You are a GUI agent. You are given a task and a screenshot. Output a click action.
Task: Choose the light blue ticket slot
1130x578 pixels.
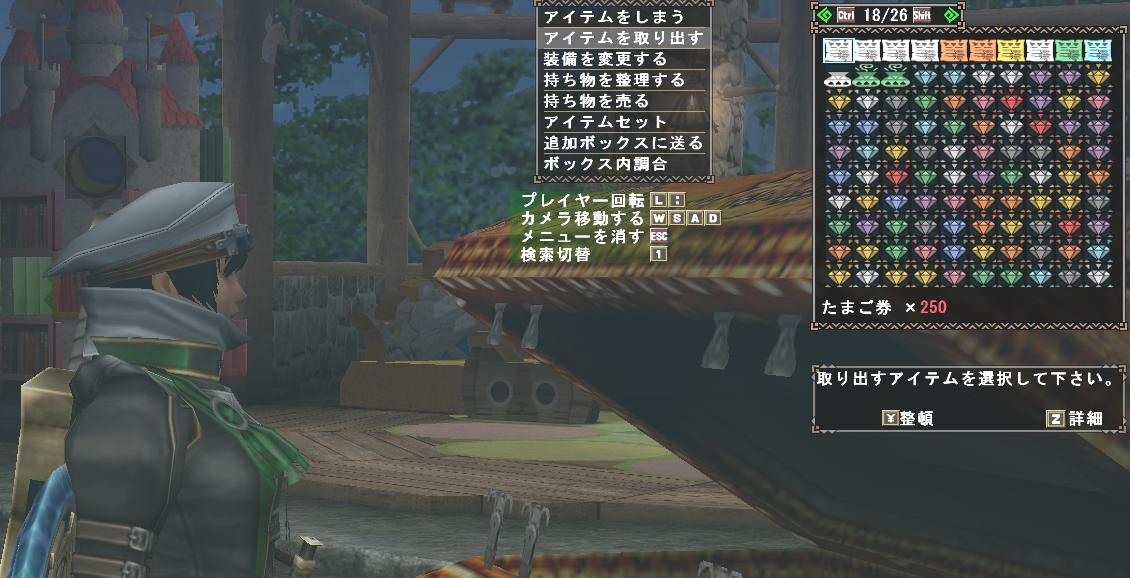1099,50
